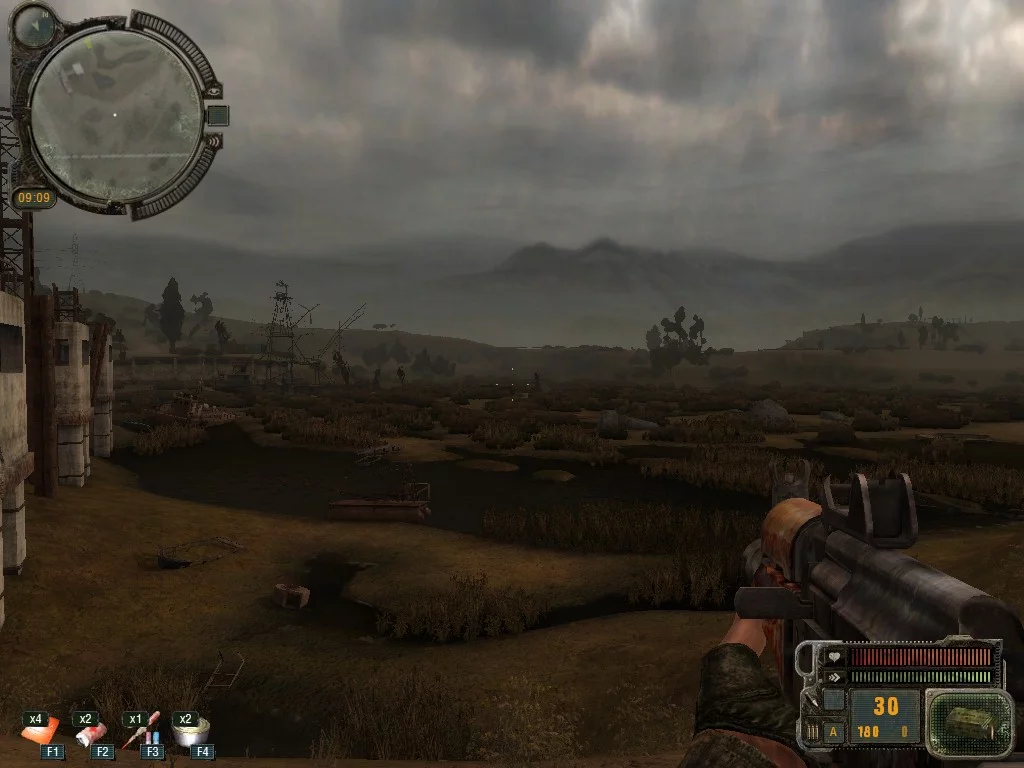Click the circular minimap
The image size is (1024, 768).
114,115
